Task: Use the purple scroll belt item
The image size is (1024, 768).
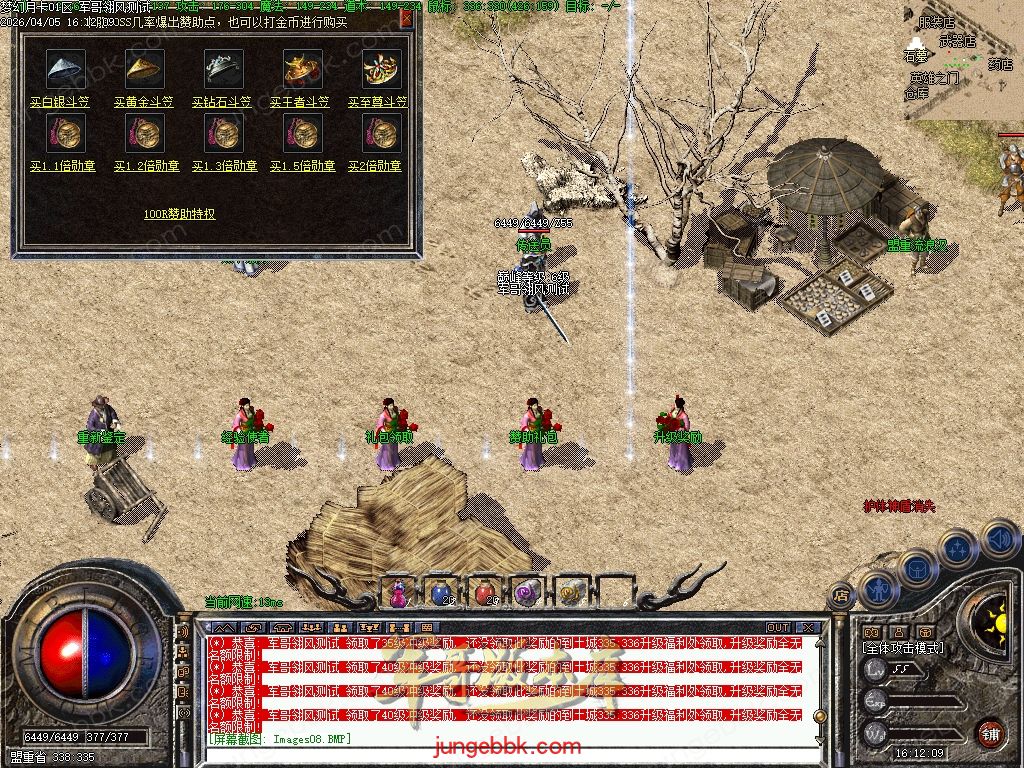Action: (526, 593)
